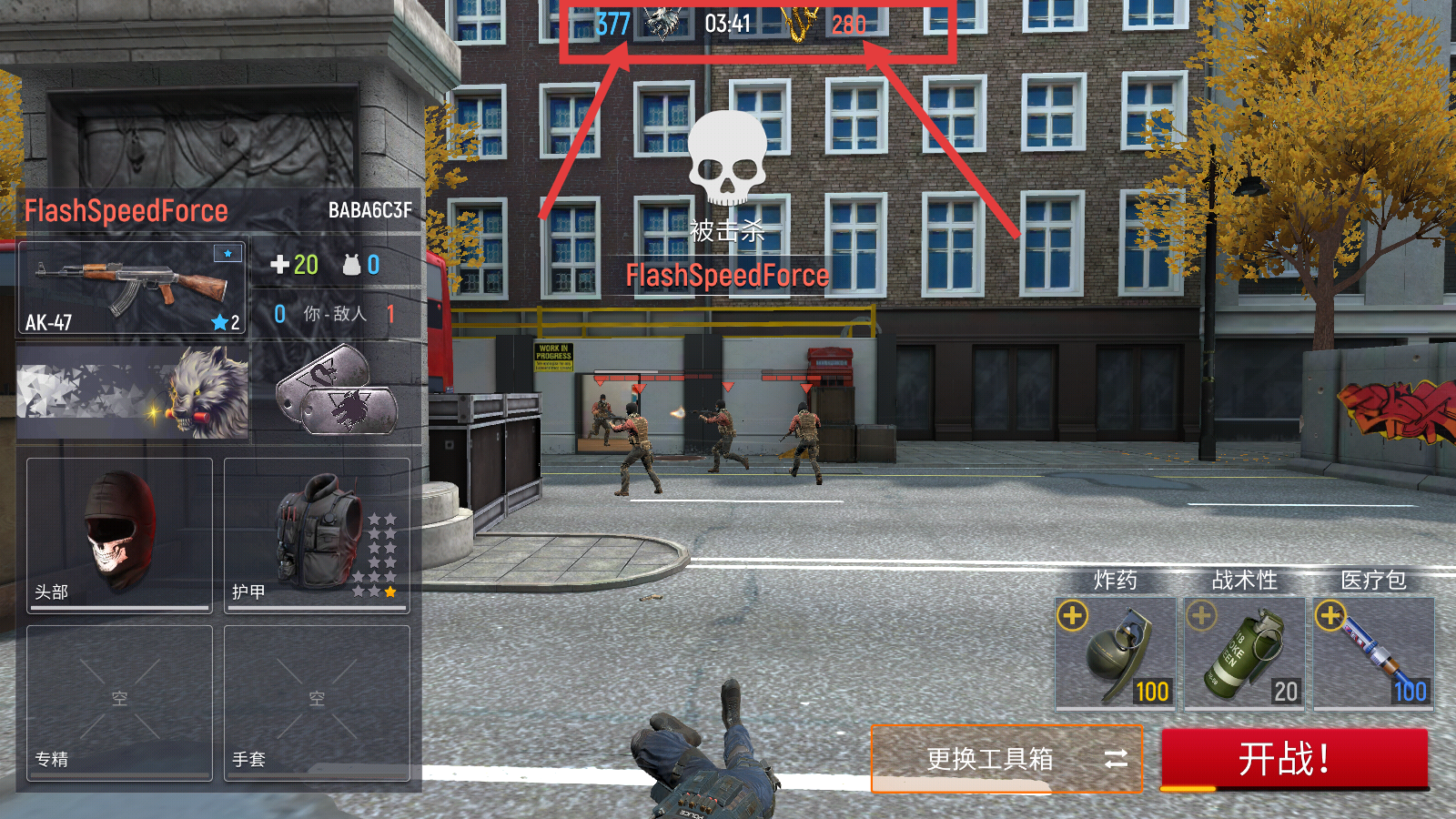Open the 更换工具箱 swap loadout button
1456x819 pixels.
pos(1006,758)
